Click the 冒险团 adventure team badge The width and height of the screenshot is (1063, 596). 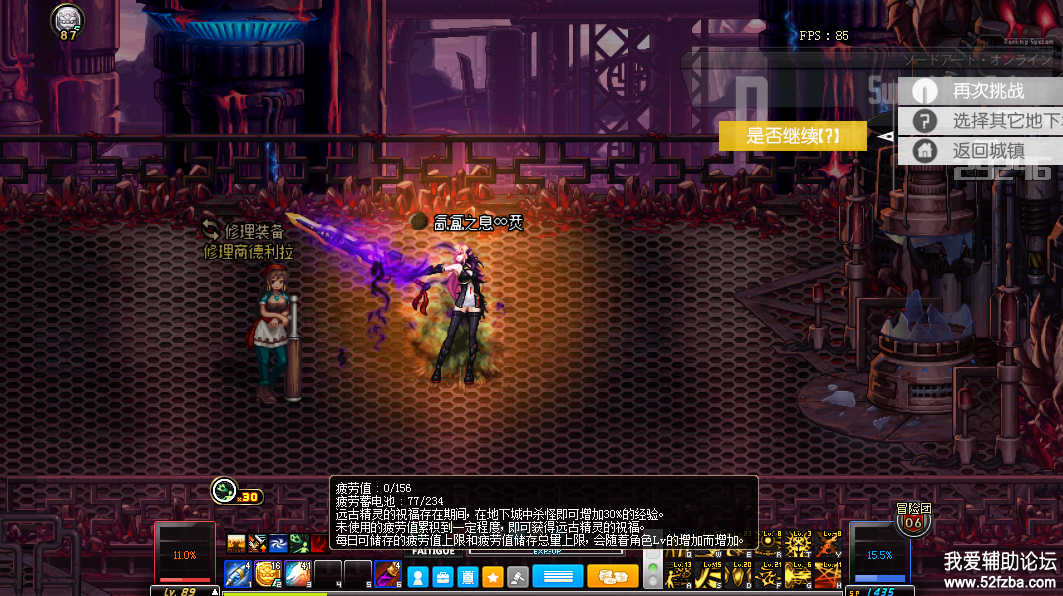pyautogui.click(x=912, y=519)
